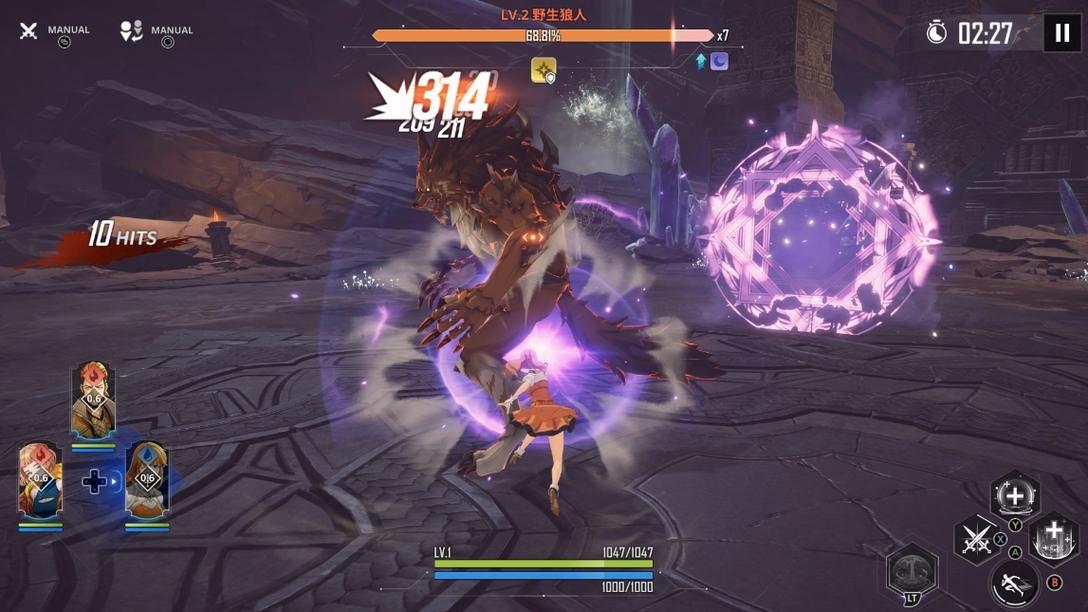Toggle the crossed-swords manual combat mode
1088x612 pixels.
pos(29,31)
